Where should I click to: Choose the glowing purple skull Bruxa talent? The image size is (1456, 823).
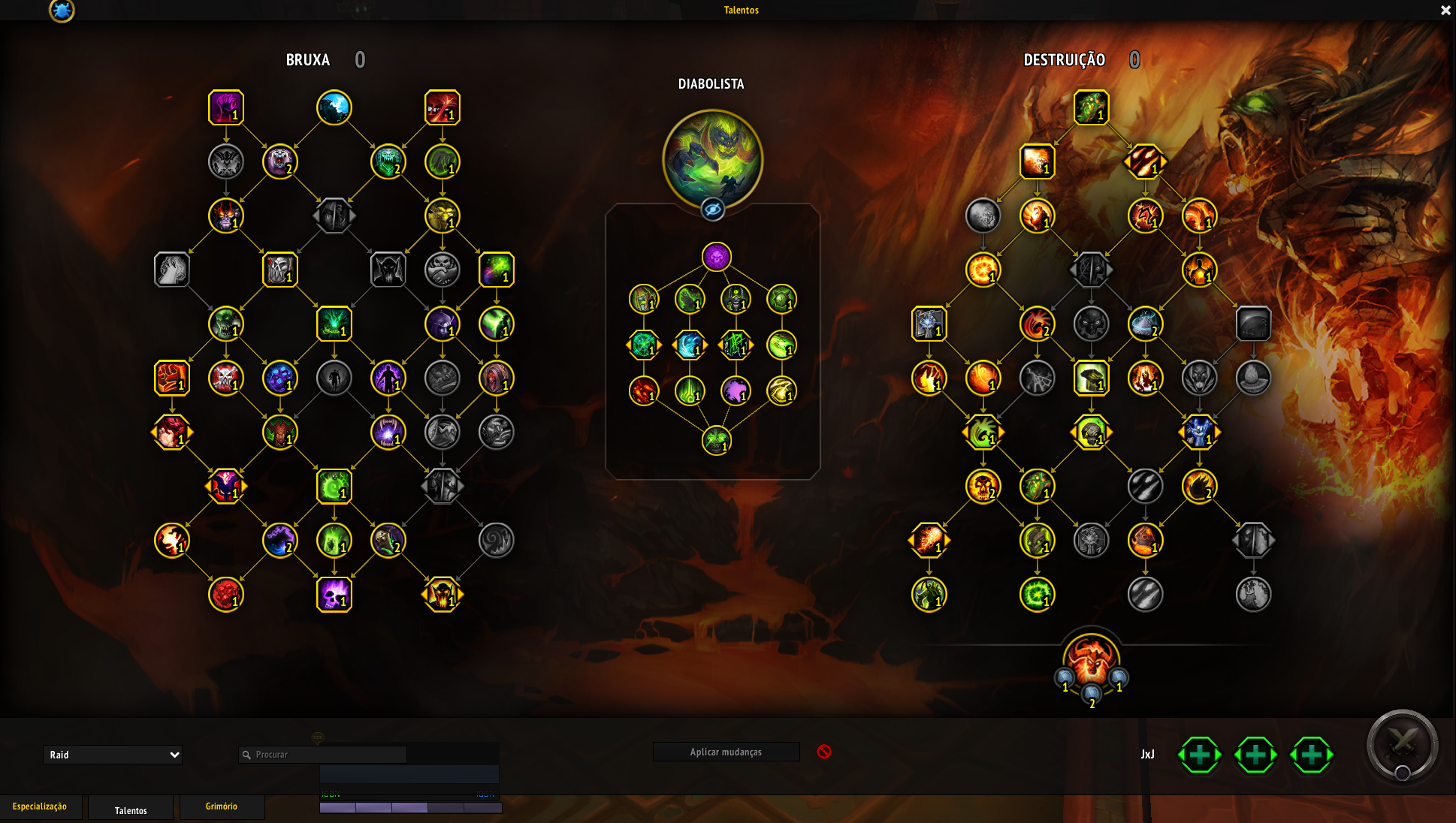(334, 595)
